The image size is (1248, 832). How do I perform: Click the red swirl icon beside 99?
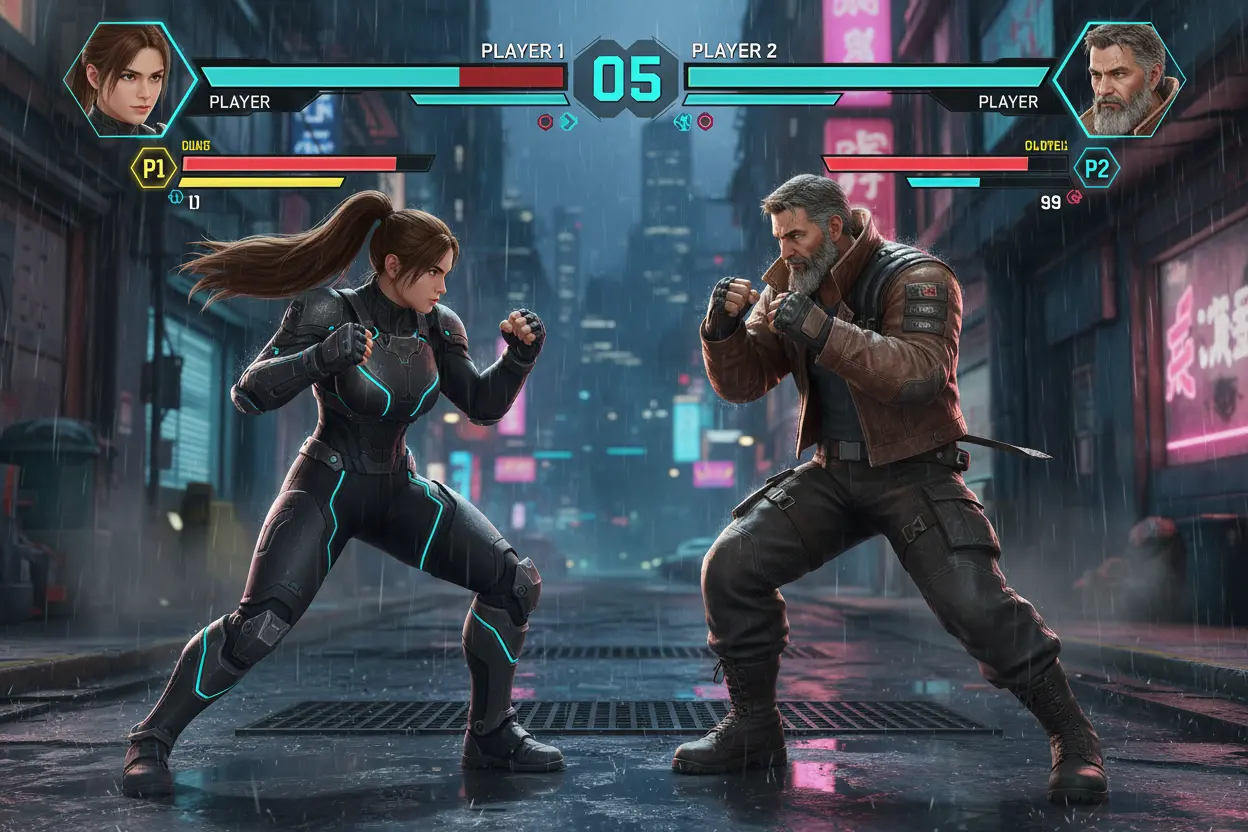point(1076,199)
